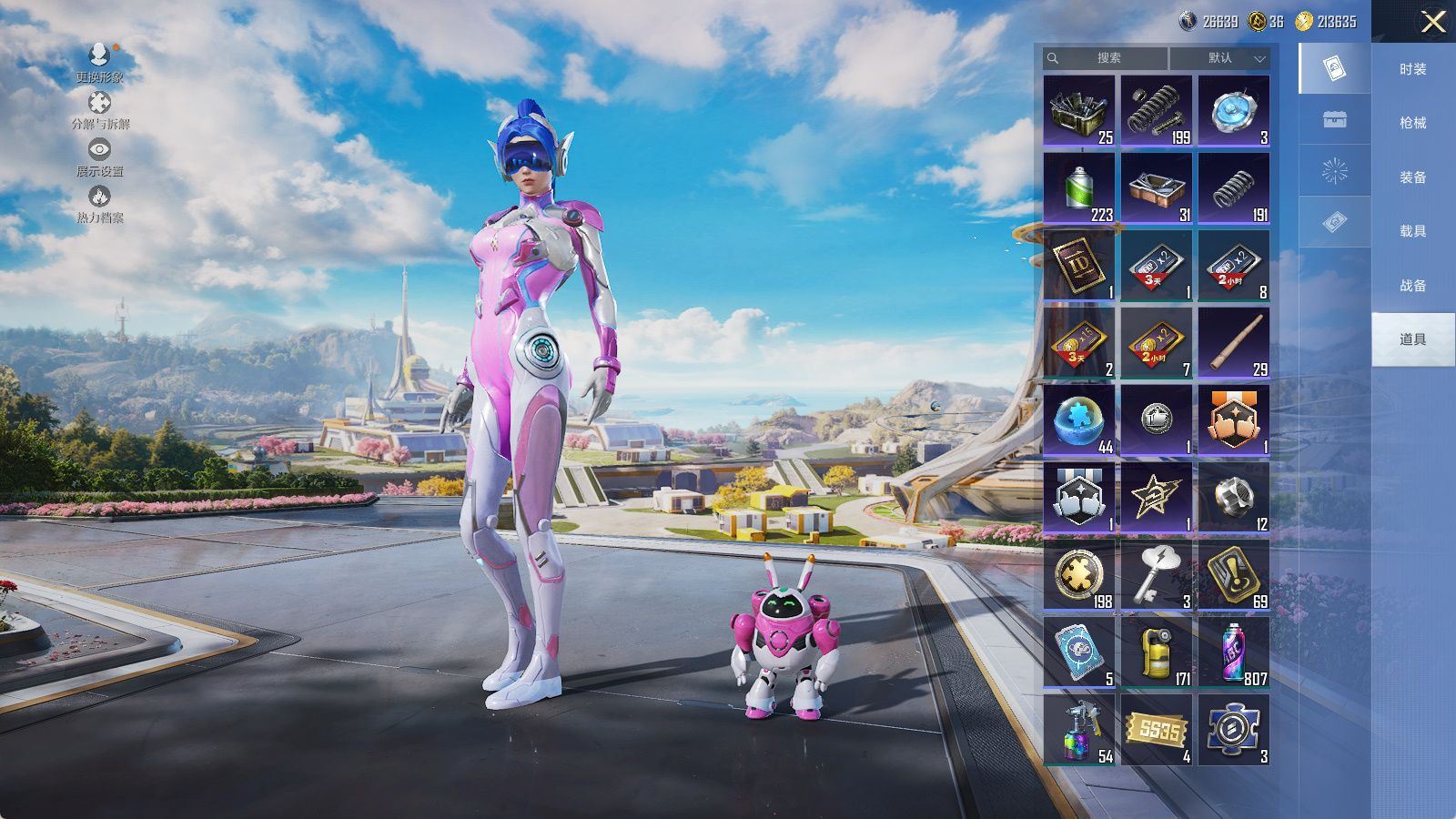This screenshot has height=819, width=1456.
Task: Open 更换形象 character change
Action: 99,63
